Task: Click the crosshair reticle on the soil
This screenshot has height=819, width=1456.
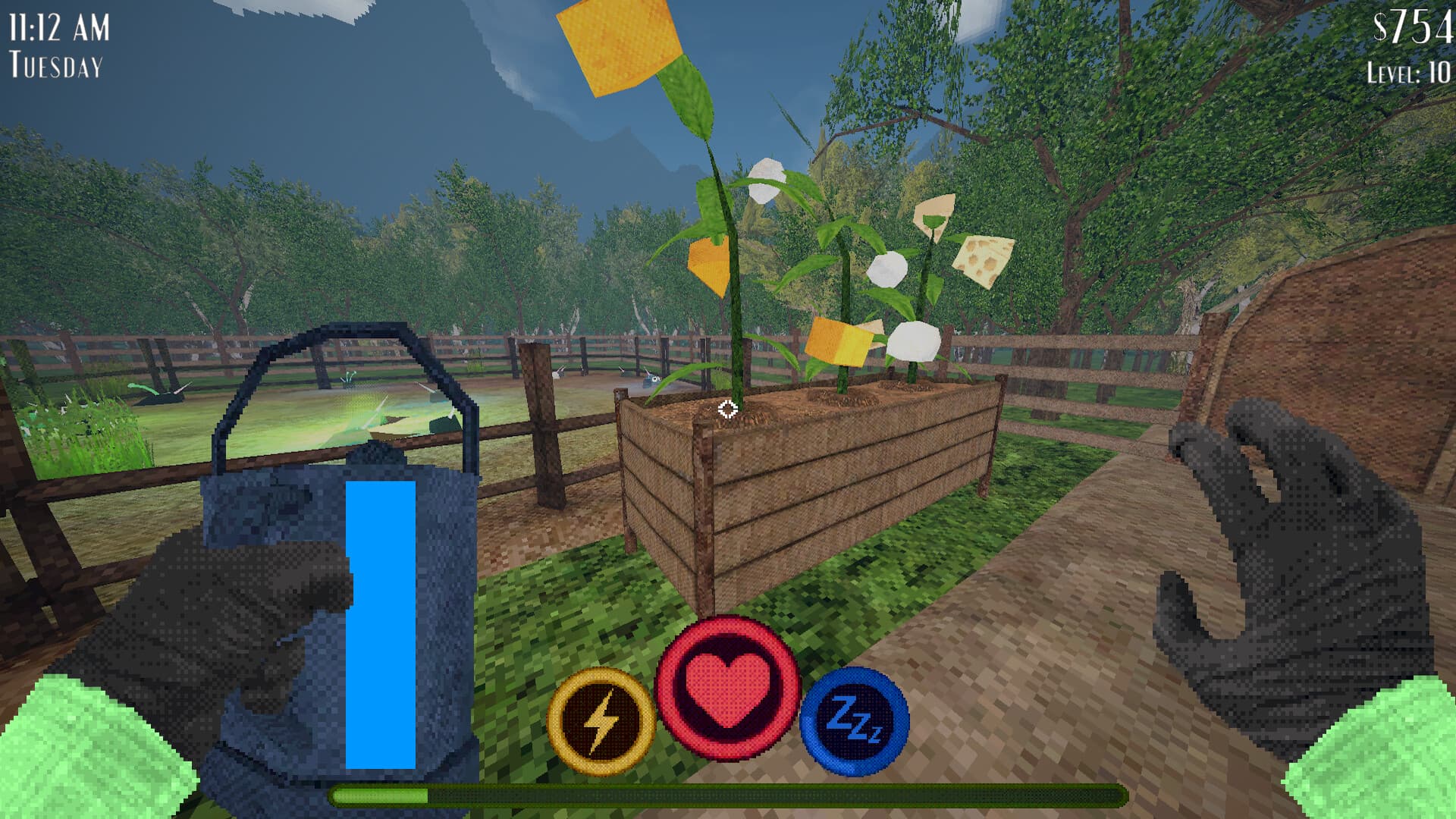Action: [x=726, y=410]
